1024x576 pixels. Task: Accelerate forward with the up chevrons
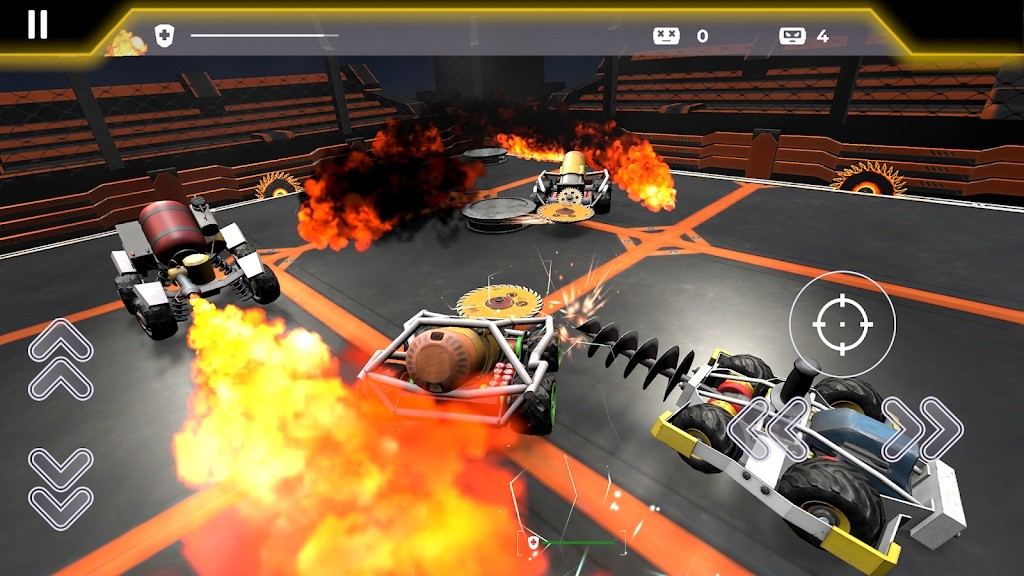click(x=60, y=359)
